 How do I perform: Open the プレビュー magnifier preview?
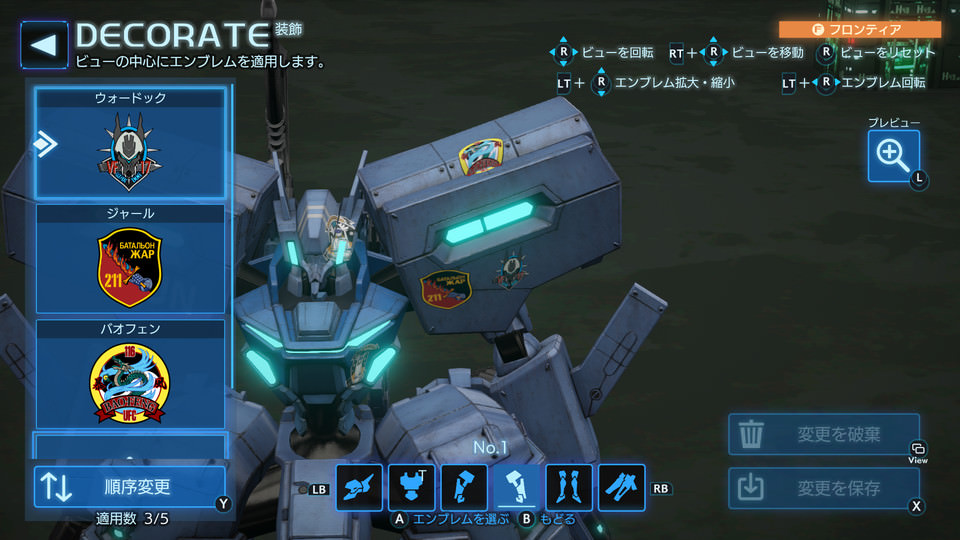(x=893, y=155)
